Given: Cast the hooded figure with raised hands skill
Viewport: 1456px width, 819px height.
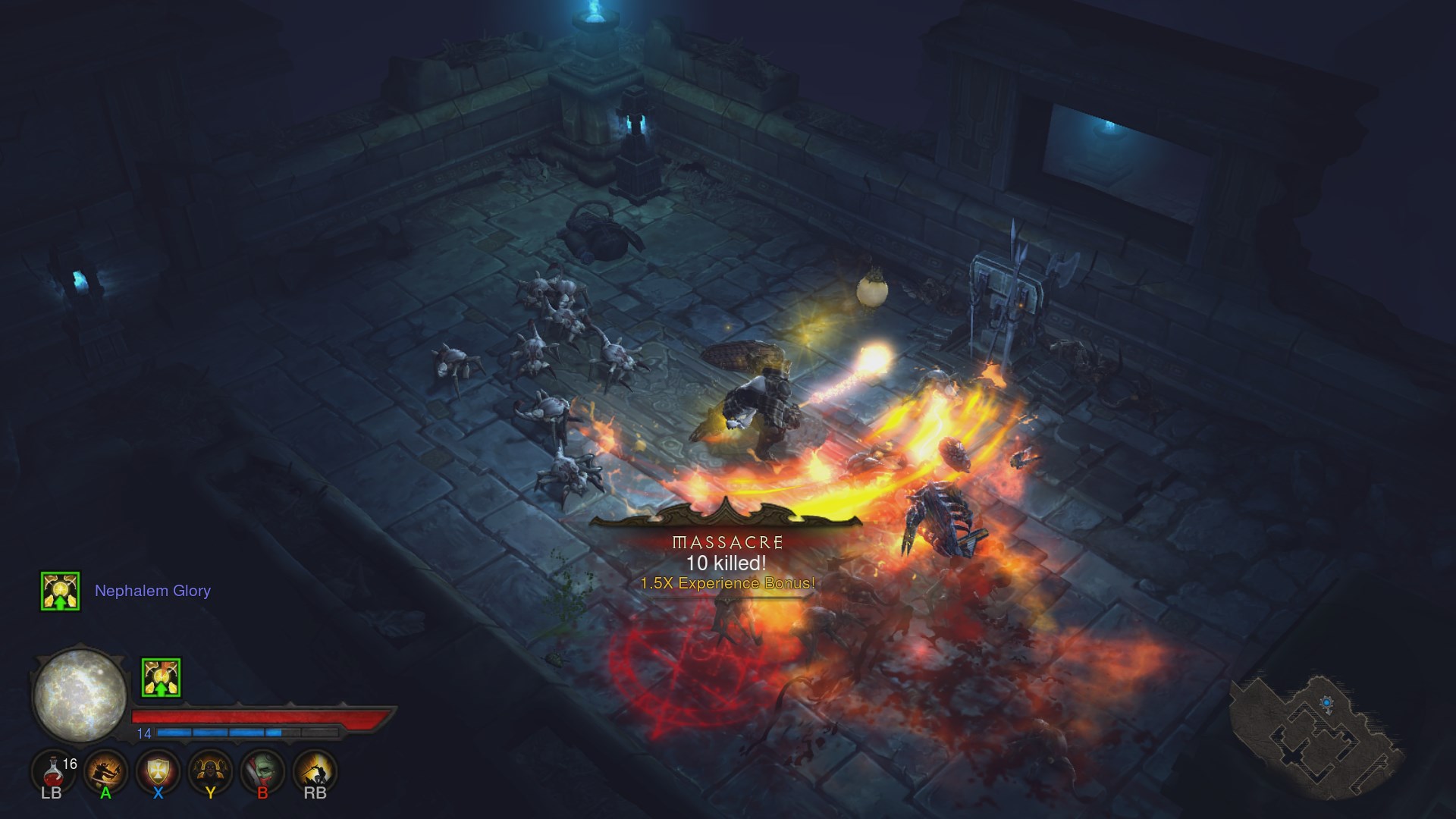Looking at the screenshot, I should [x=210, y=771].
